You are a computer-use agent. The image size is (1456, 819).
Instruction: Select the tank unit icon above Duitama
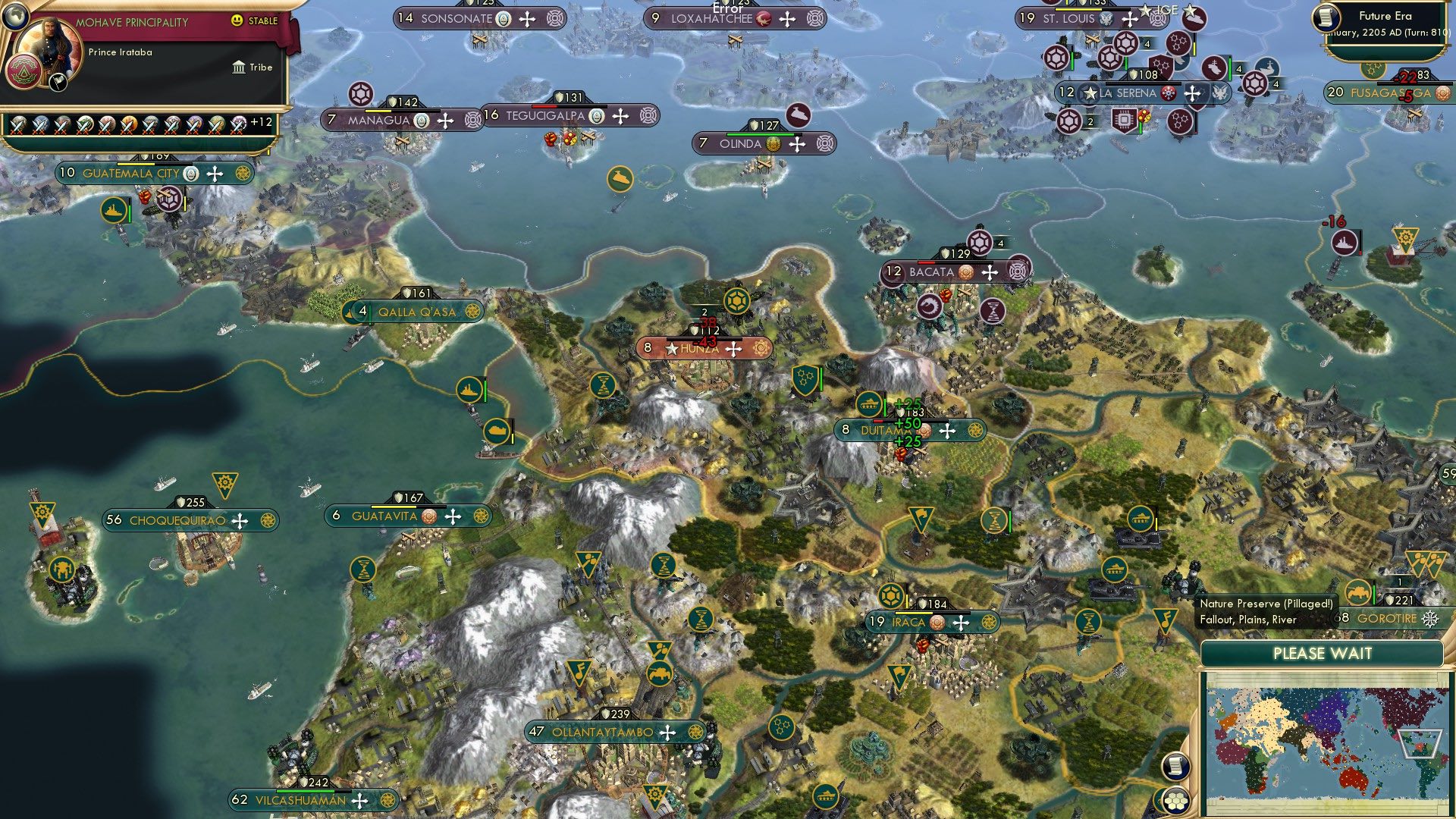869,403
